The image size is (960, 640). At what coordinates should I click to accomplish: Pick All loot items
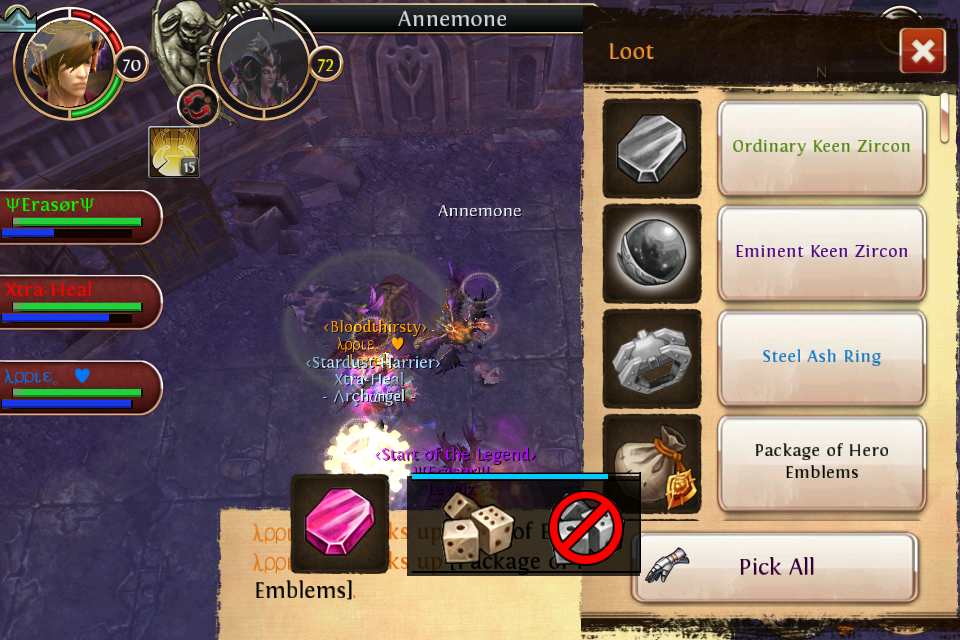775,567
